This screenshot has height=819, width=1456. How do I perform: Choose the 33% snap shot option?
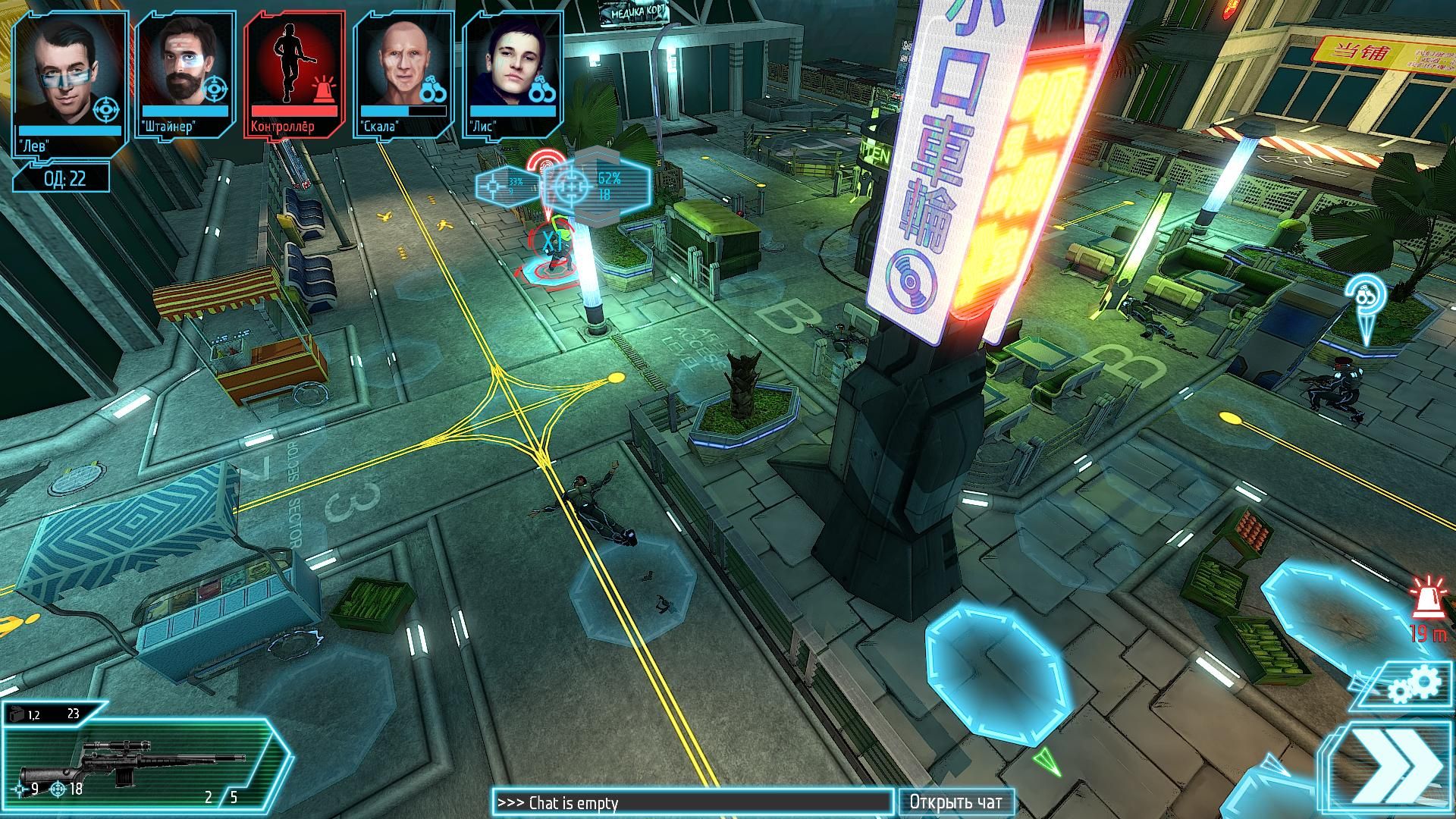(x=504, y=186)
